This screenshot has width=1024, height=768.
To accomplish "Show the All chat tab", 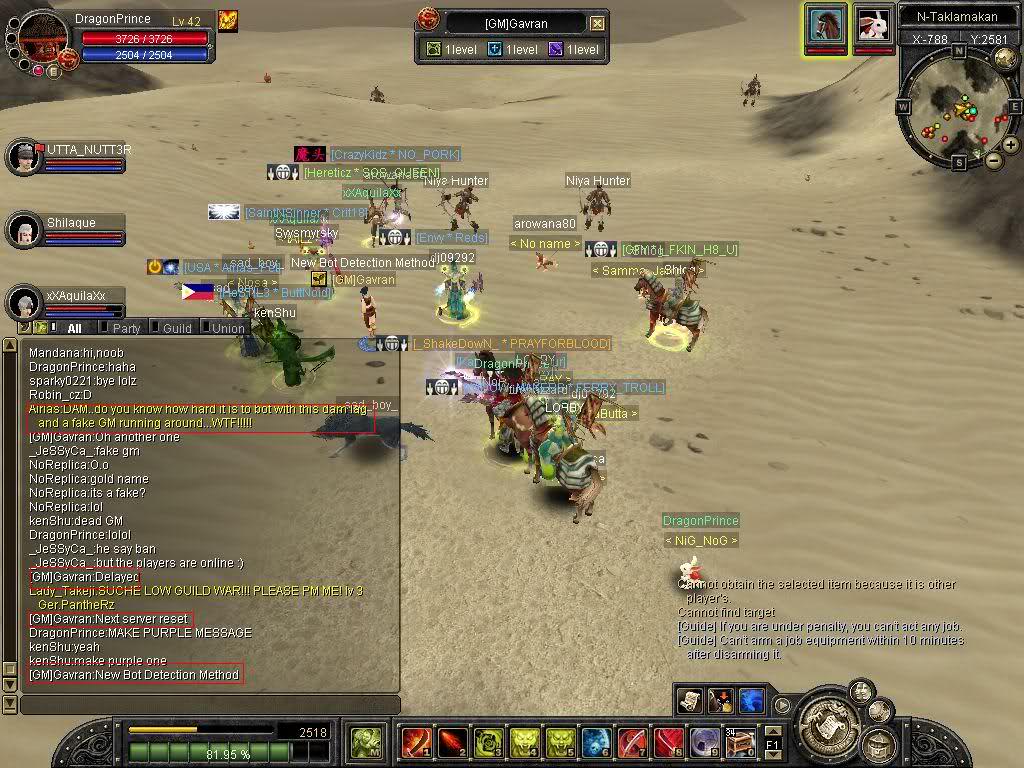I will (x=74, y=328).
